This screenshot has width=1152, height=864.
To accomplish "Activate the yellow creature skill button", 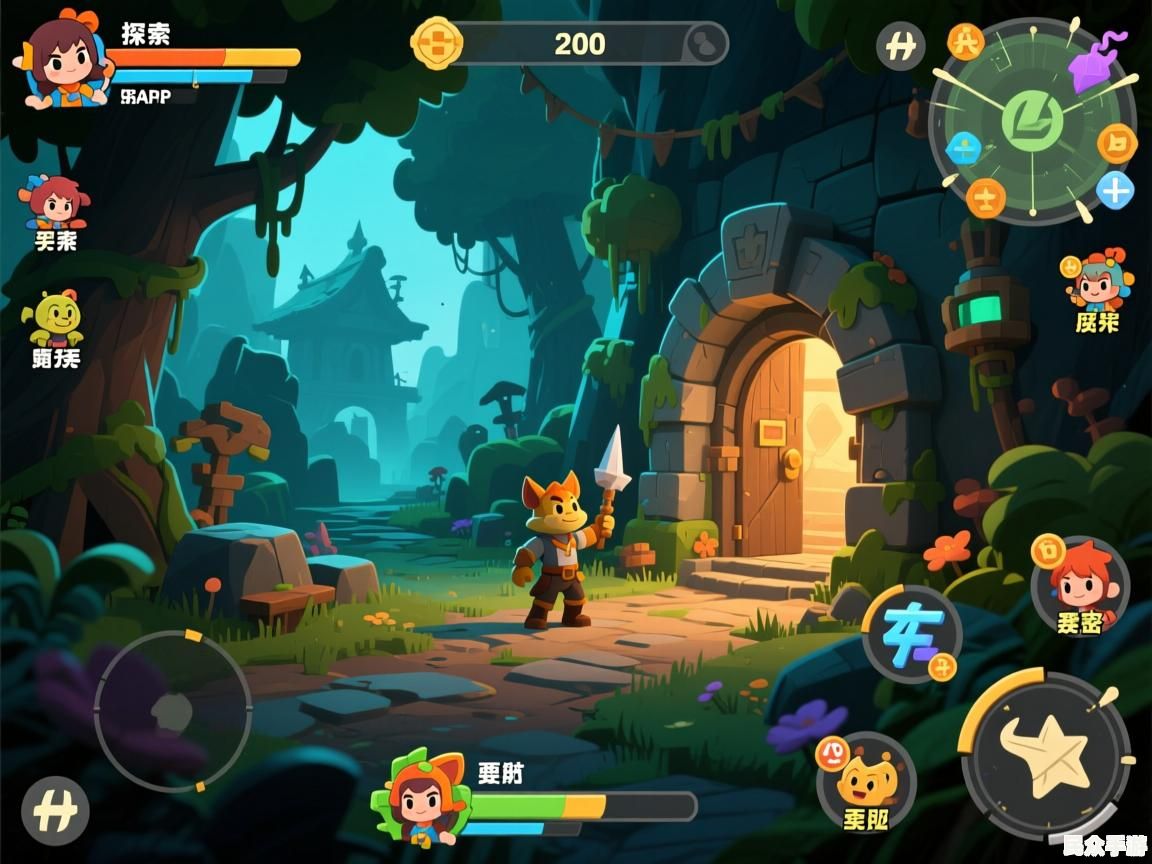I will pos(866,780).
